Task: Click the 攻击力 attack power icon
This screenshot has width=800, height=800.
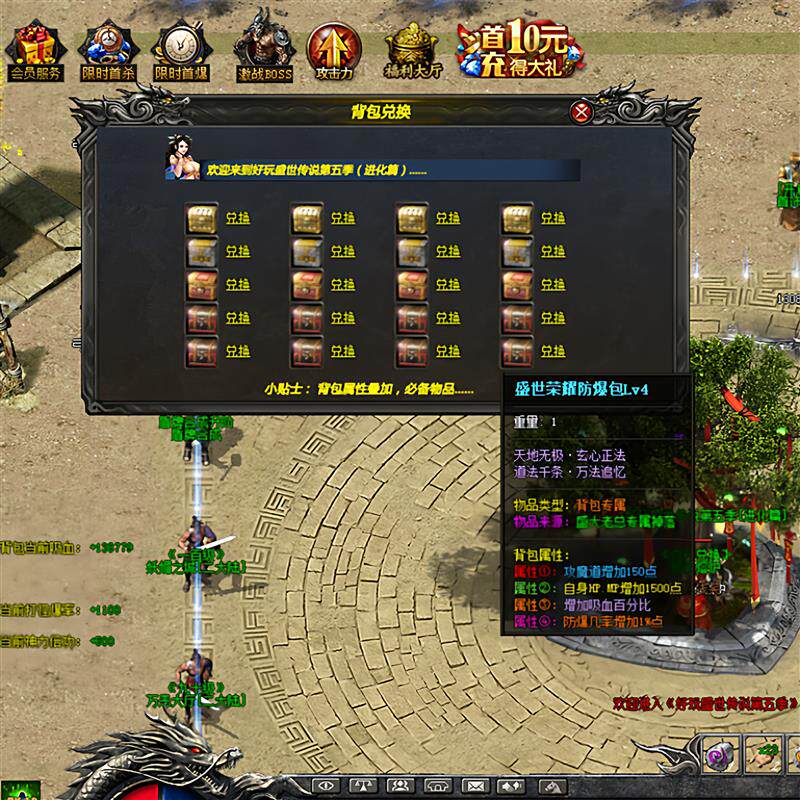Action: pyautogui.click(x=334, y=50)
